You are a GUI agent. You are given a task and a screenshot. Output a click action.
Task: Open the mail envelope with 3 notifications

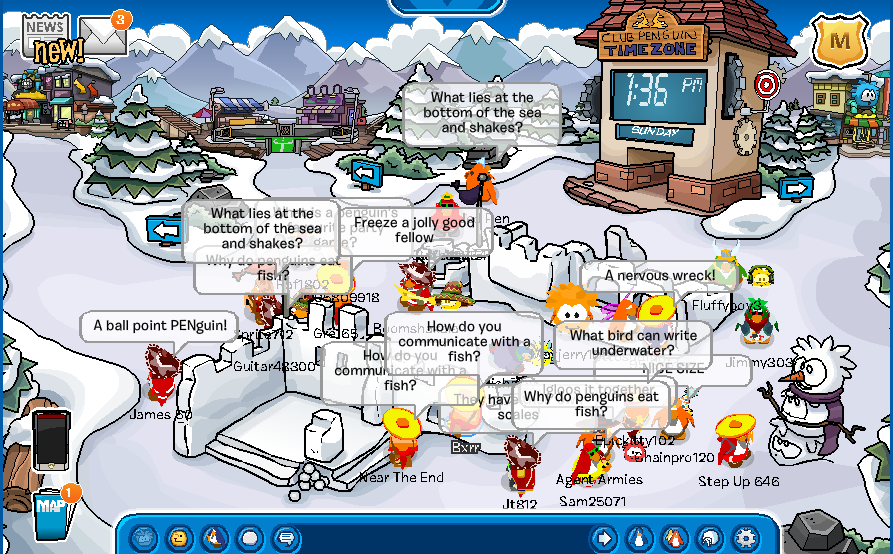point(104,36)
